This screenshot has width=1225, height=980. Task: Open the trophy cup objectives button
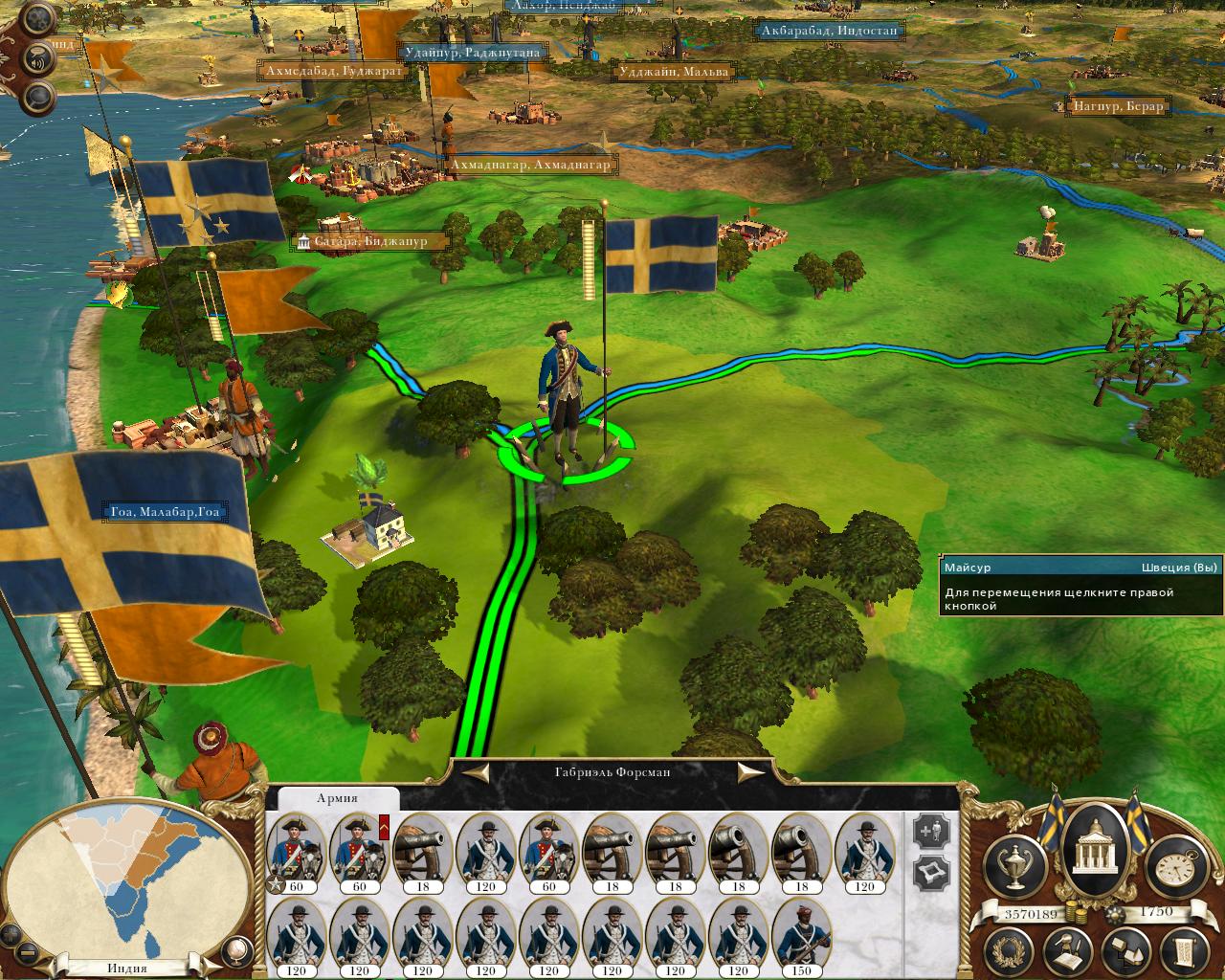tap(1014, 864)
